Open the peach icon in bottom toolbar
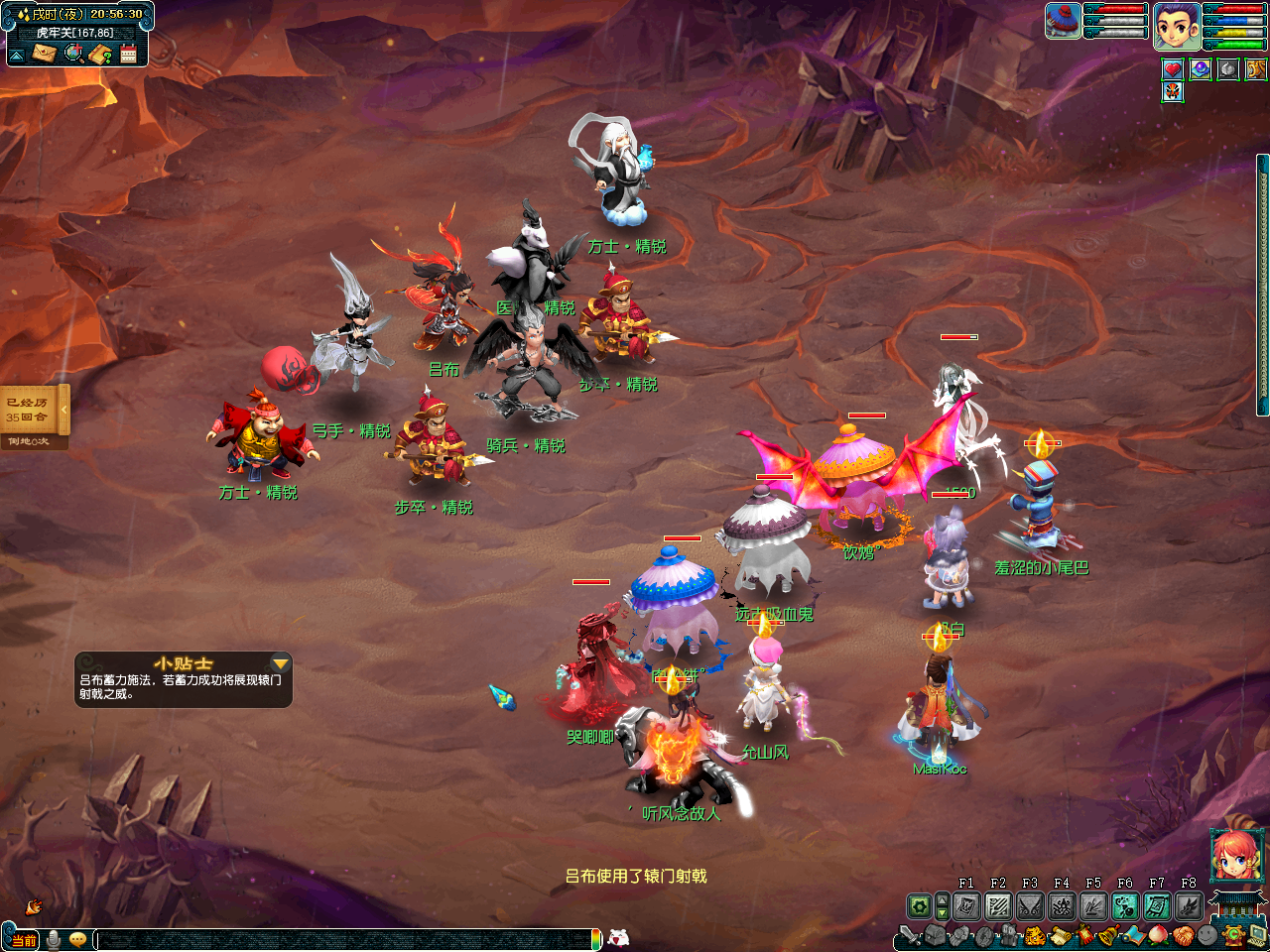The height and width of the screenshot is (952, 1270). pos(1158,935)
